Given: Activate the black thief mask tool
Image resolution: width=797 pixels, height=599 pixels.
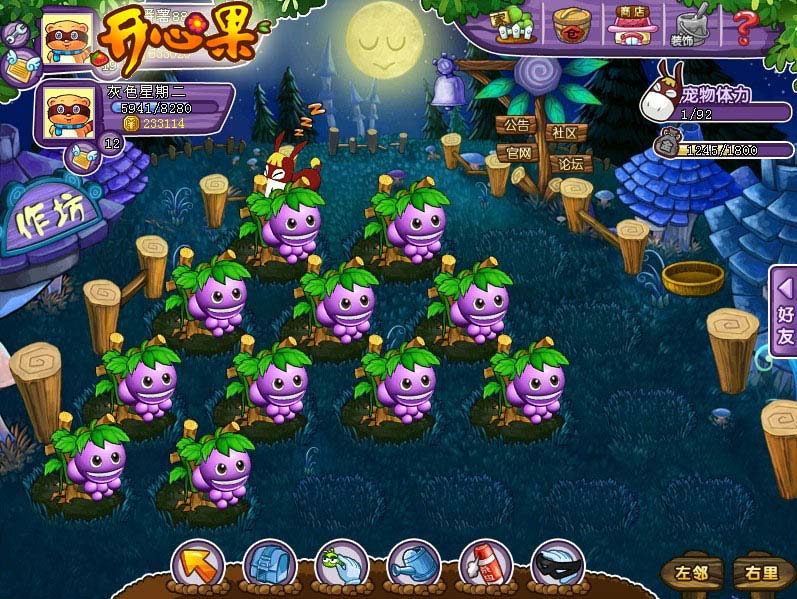Looking at the screenshot, I should coord(557,566).
